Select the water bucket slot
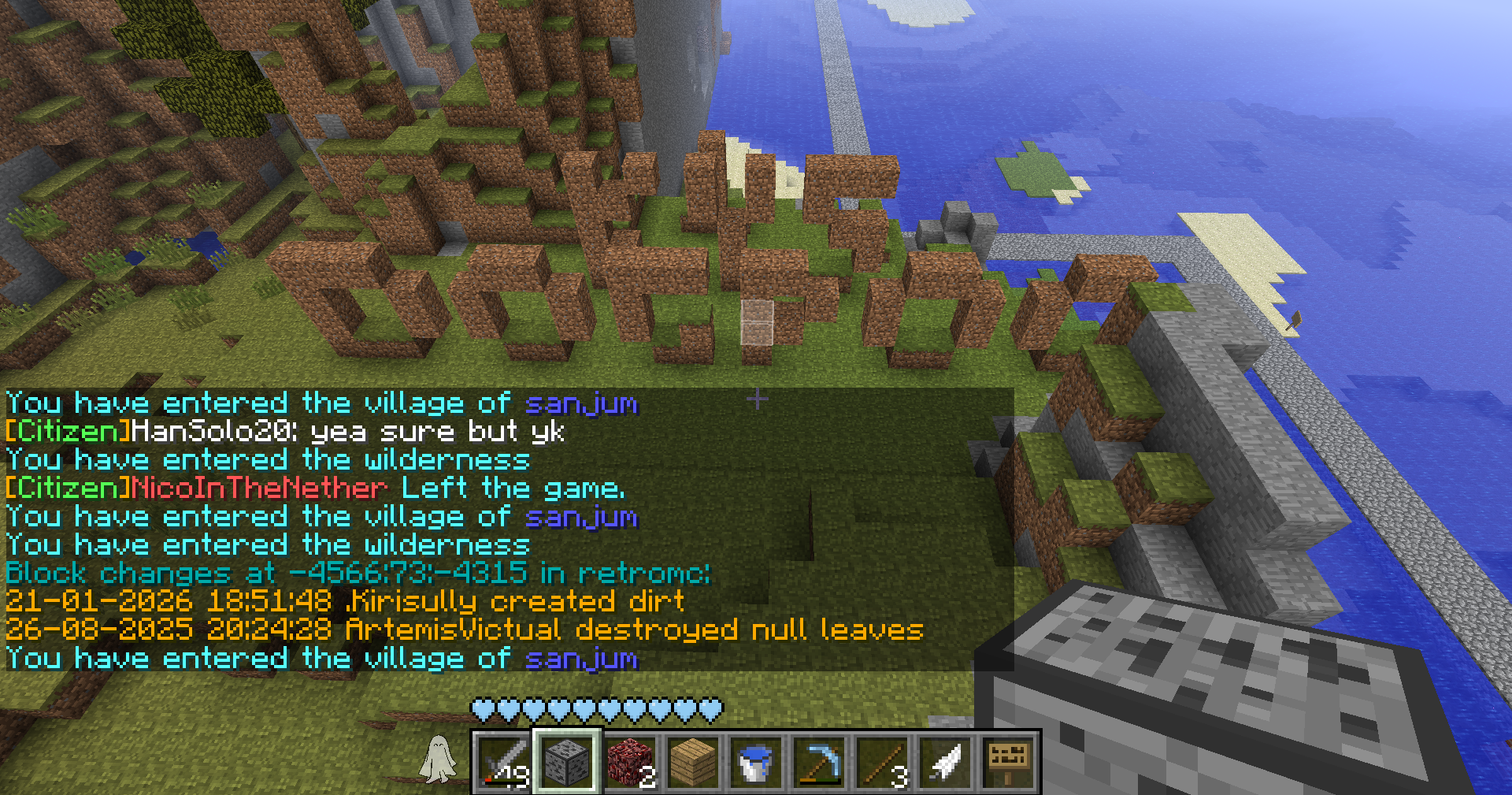This screenshot has height=795, width=1512. pyautogui.click(x=756, y=762)
